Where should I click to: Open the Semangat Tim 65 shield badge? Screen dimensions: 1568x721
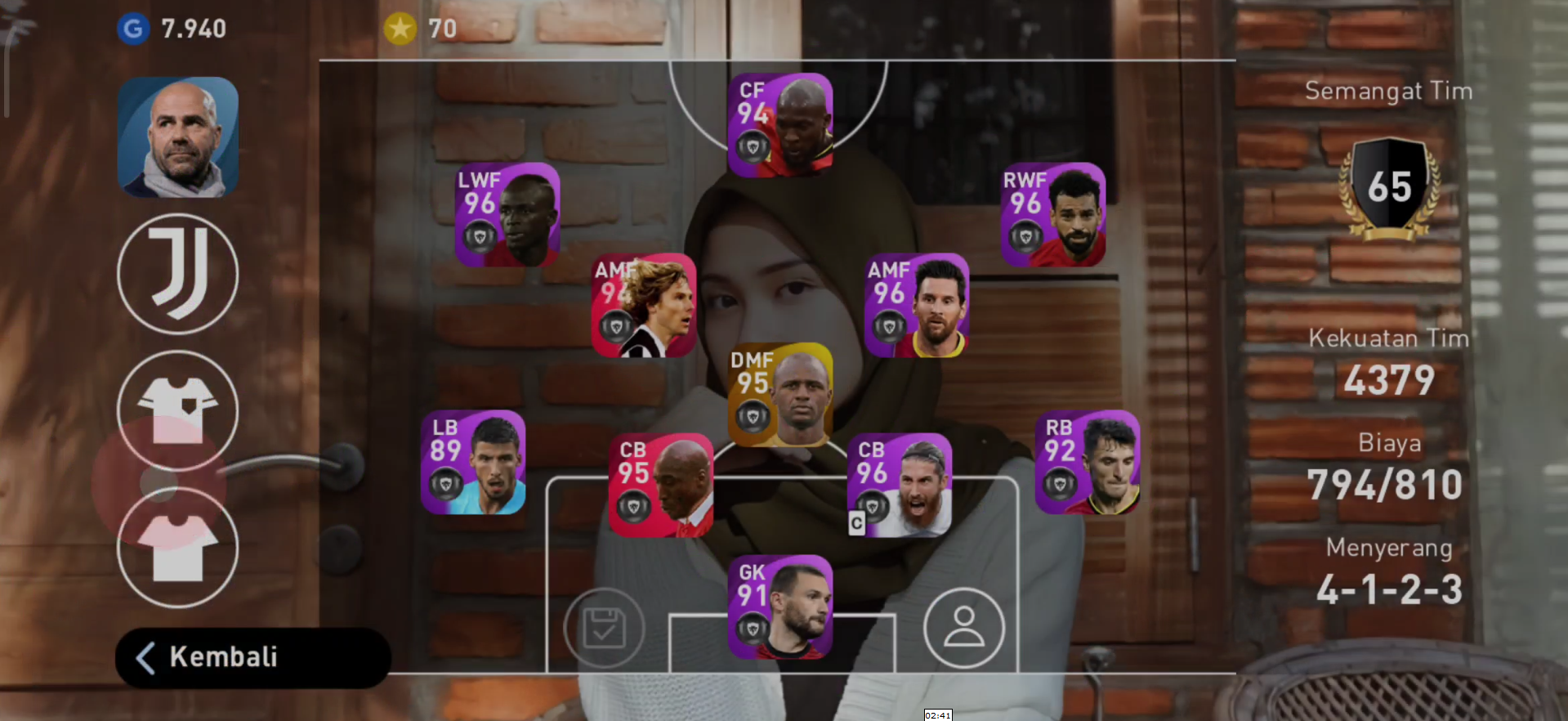pyautogui.click(x=1389, y=186)
